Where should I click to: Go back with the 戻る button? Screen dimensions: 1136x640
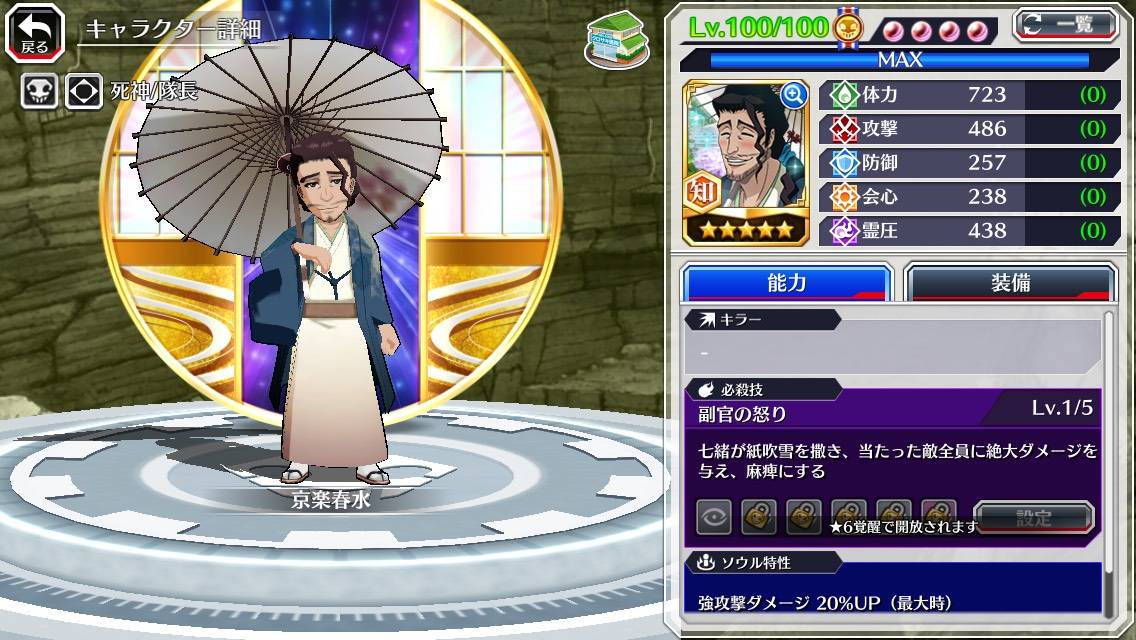pyautogui.click(x=33, y=31)
